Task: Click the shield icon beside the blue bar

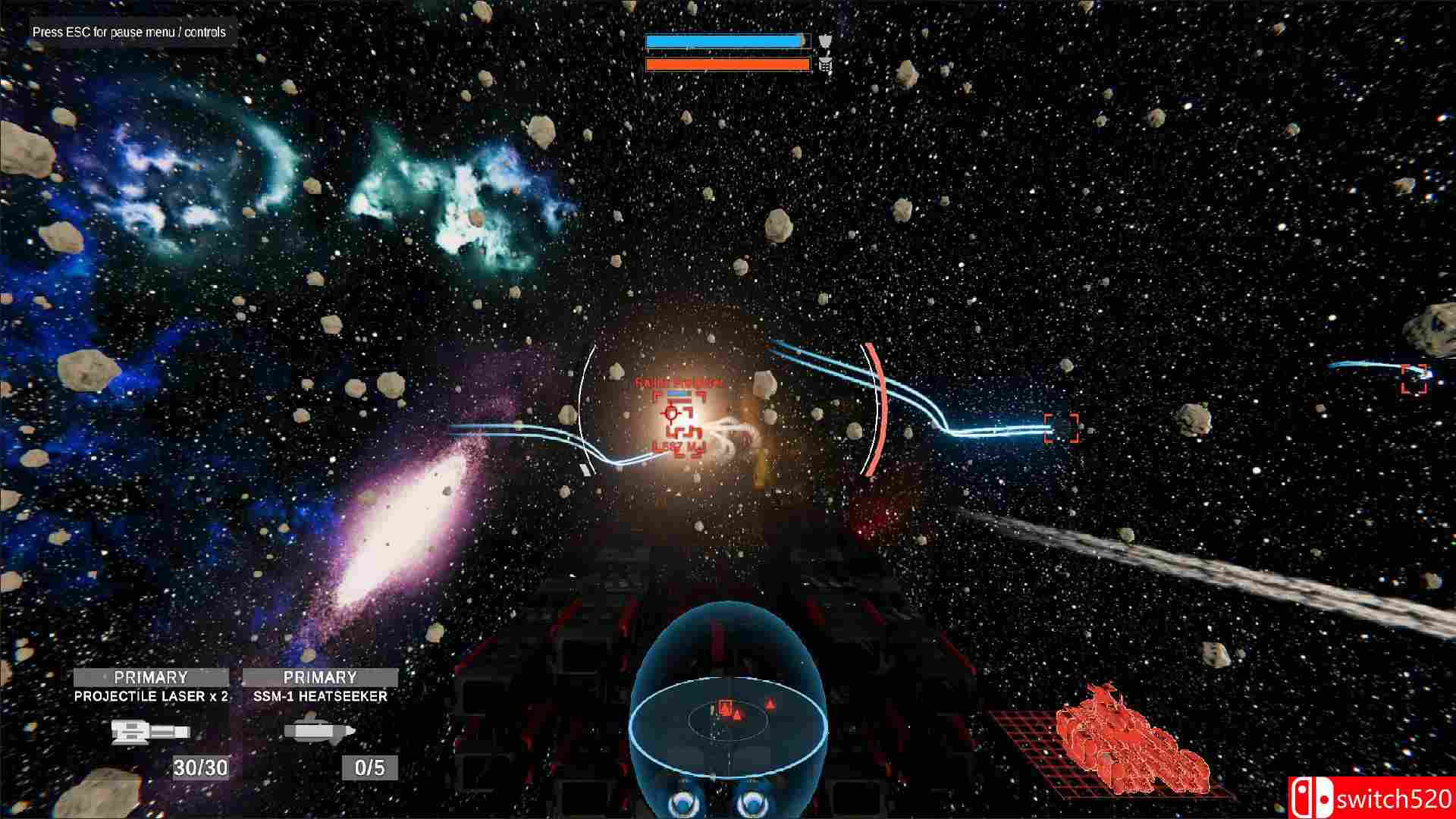Action: coord(826,39)
